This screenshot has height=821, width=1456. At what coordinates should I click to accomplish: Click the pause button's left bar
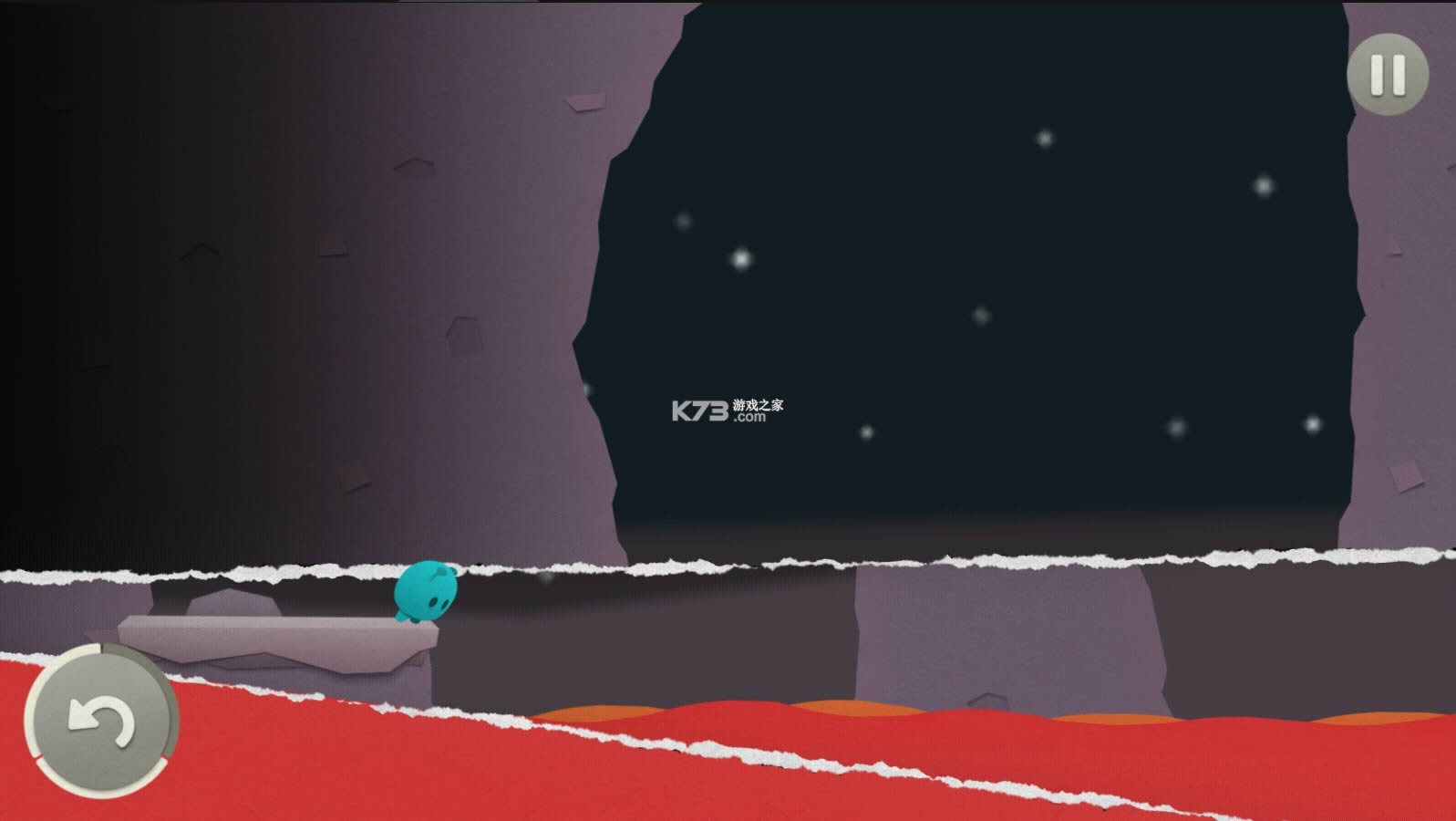[x=1377, y=75]
